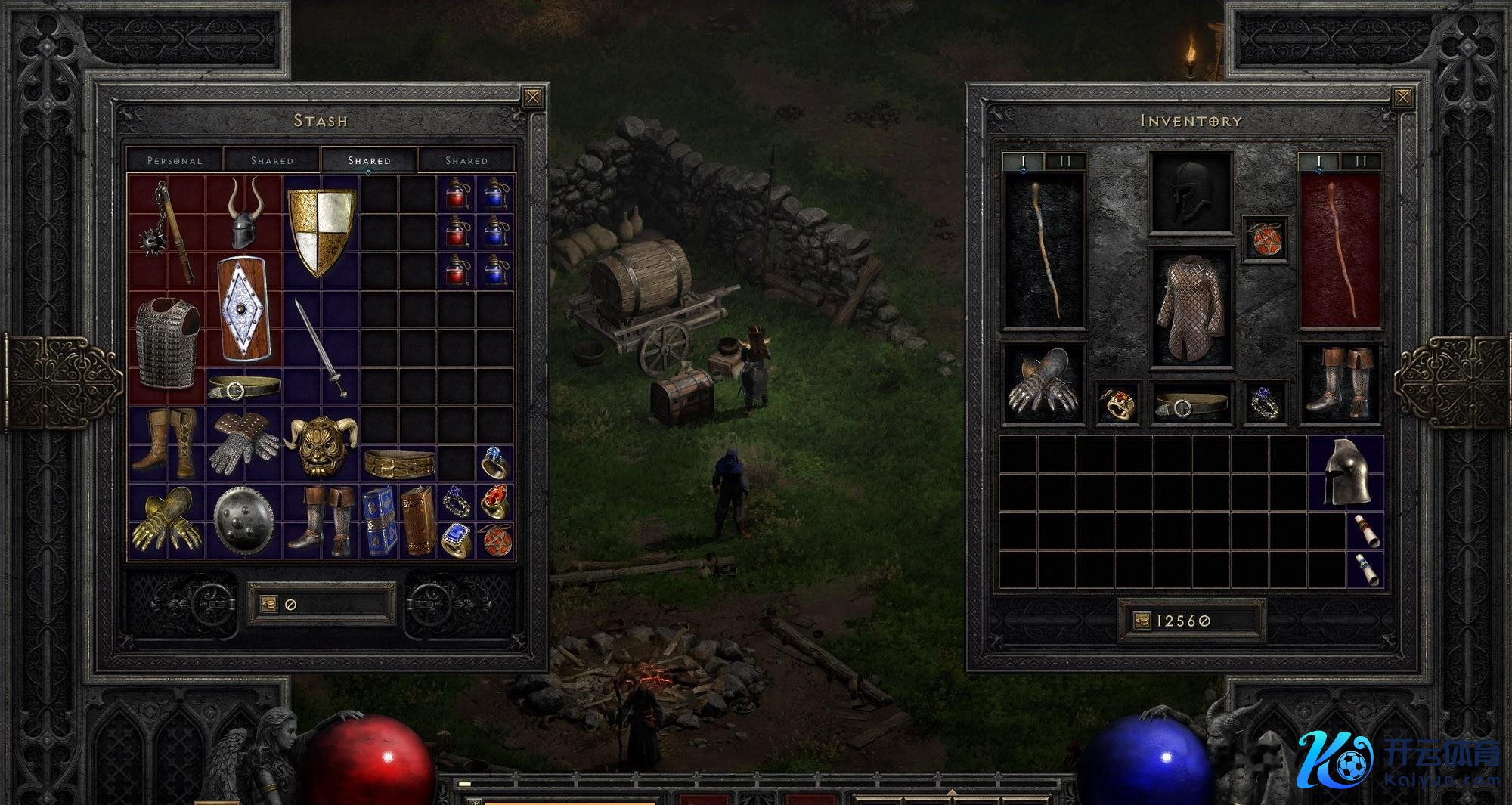Select the diamond-emblem tower shield
This screenshot has width=1512, height=805.
pos(243,308)
